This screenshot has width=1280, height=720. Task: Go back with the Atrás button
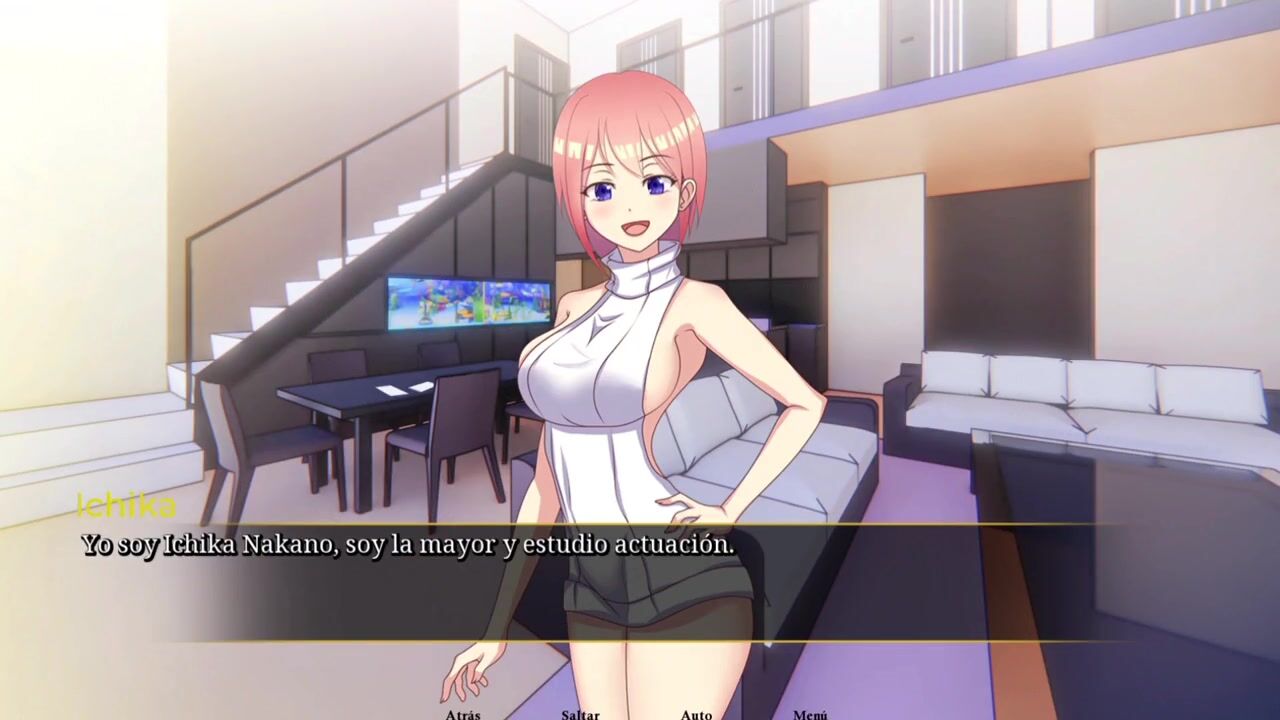pos(463,714)
